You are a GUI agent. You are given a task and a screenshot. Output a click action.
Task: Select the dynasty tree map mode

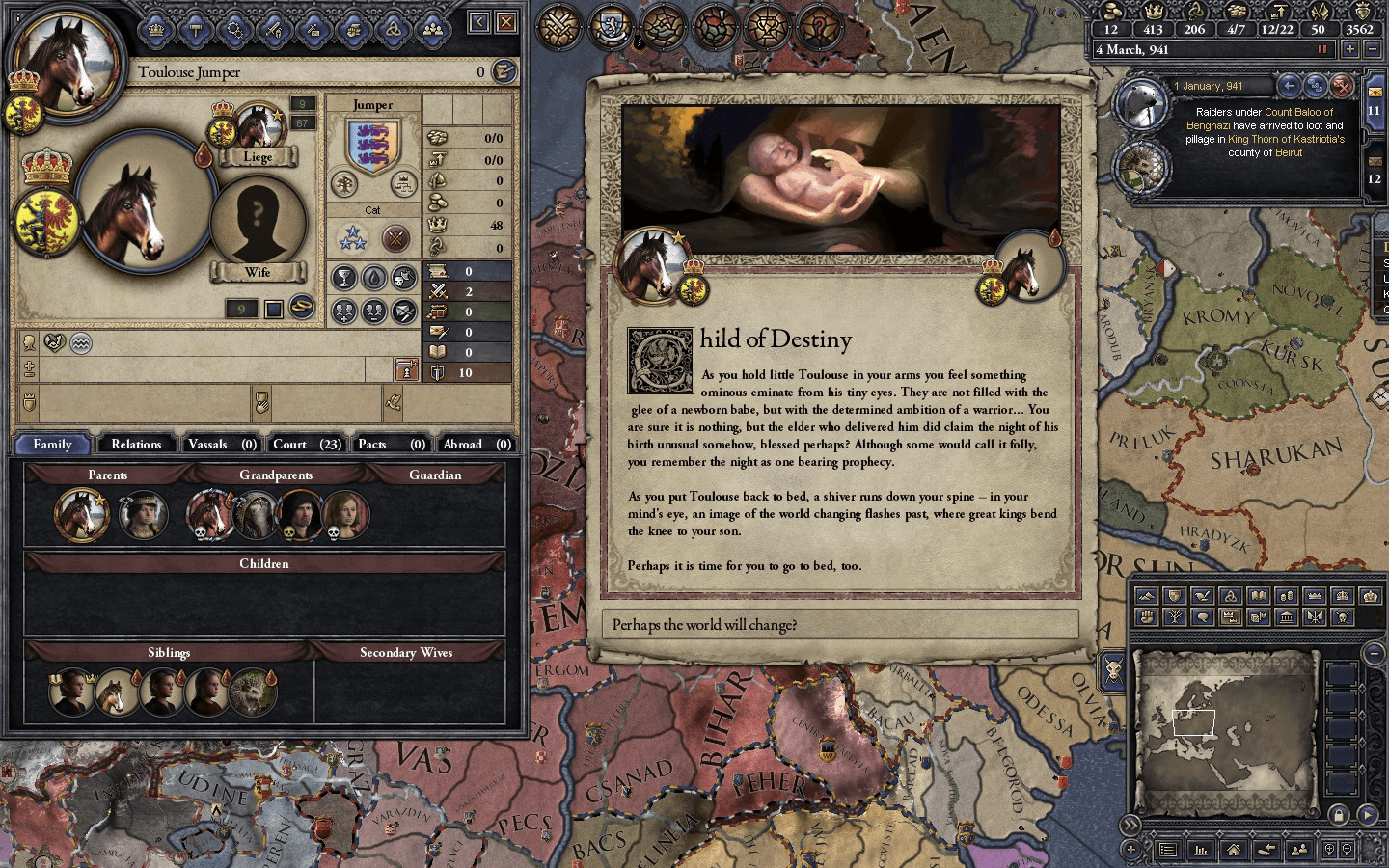(x=1174, y=616)
